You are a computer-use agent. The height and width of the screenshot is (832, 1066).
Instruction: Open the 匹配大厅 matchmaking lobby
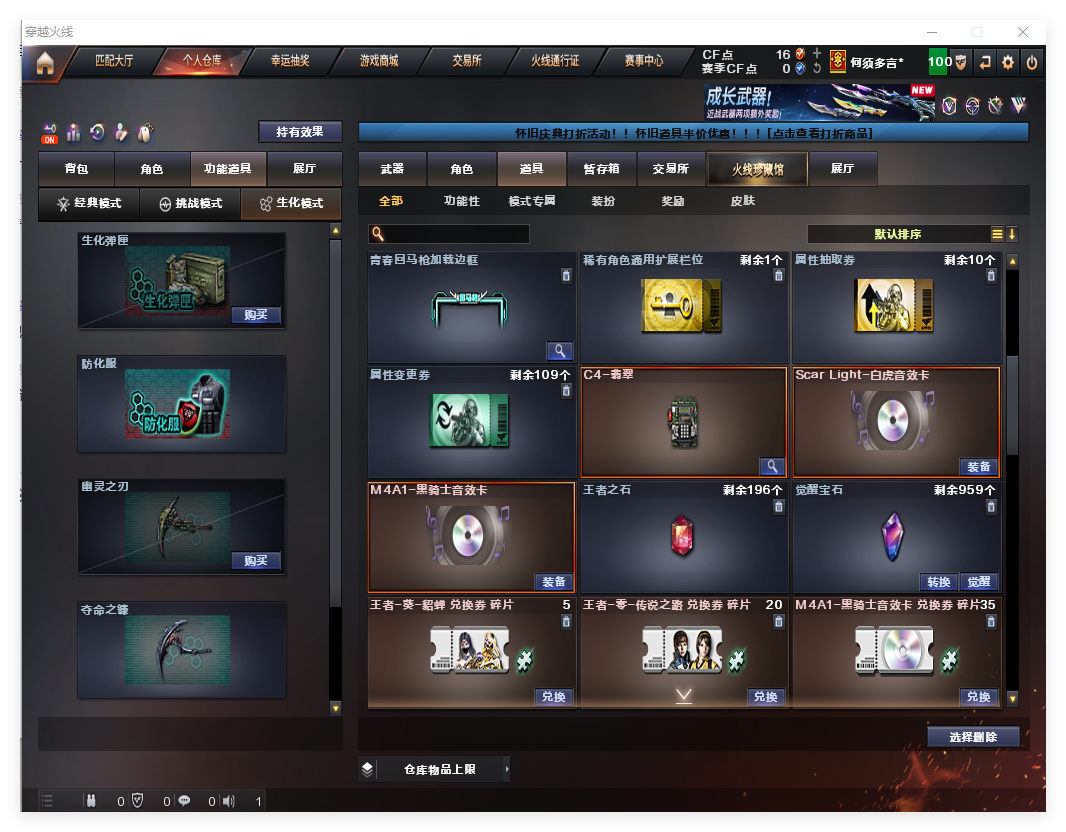(x=114, y=61)
